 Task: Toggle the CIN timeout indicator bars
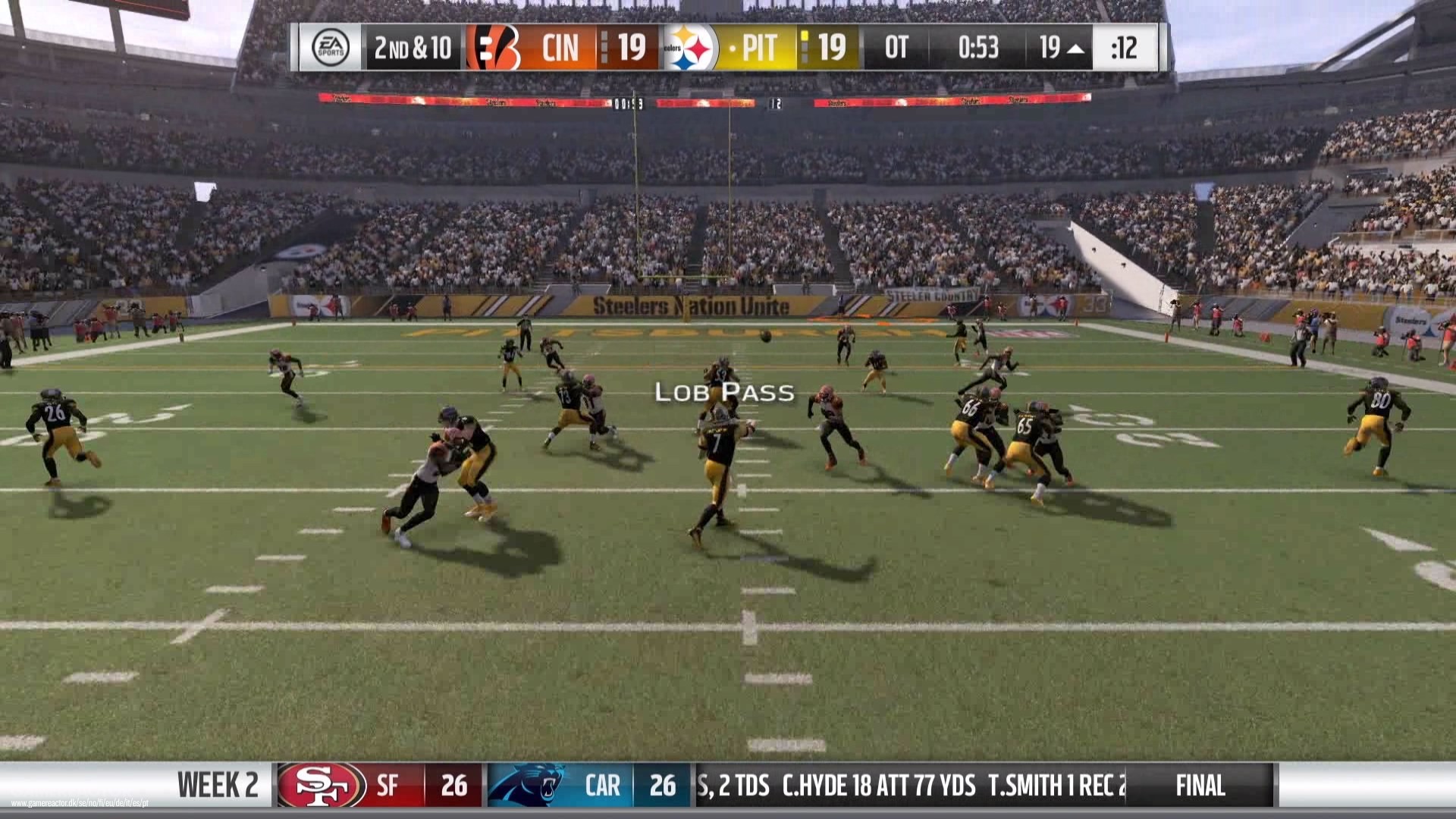pyautogui.click(x=603, y=47)
